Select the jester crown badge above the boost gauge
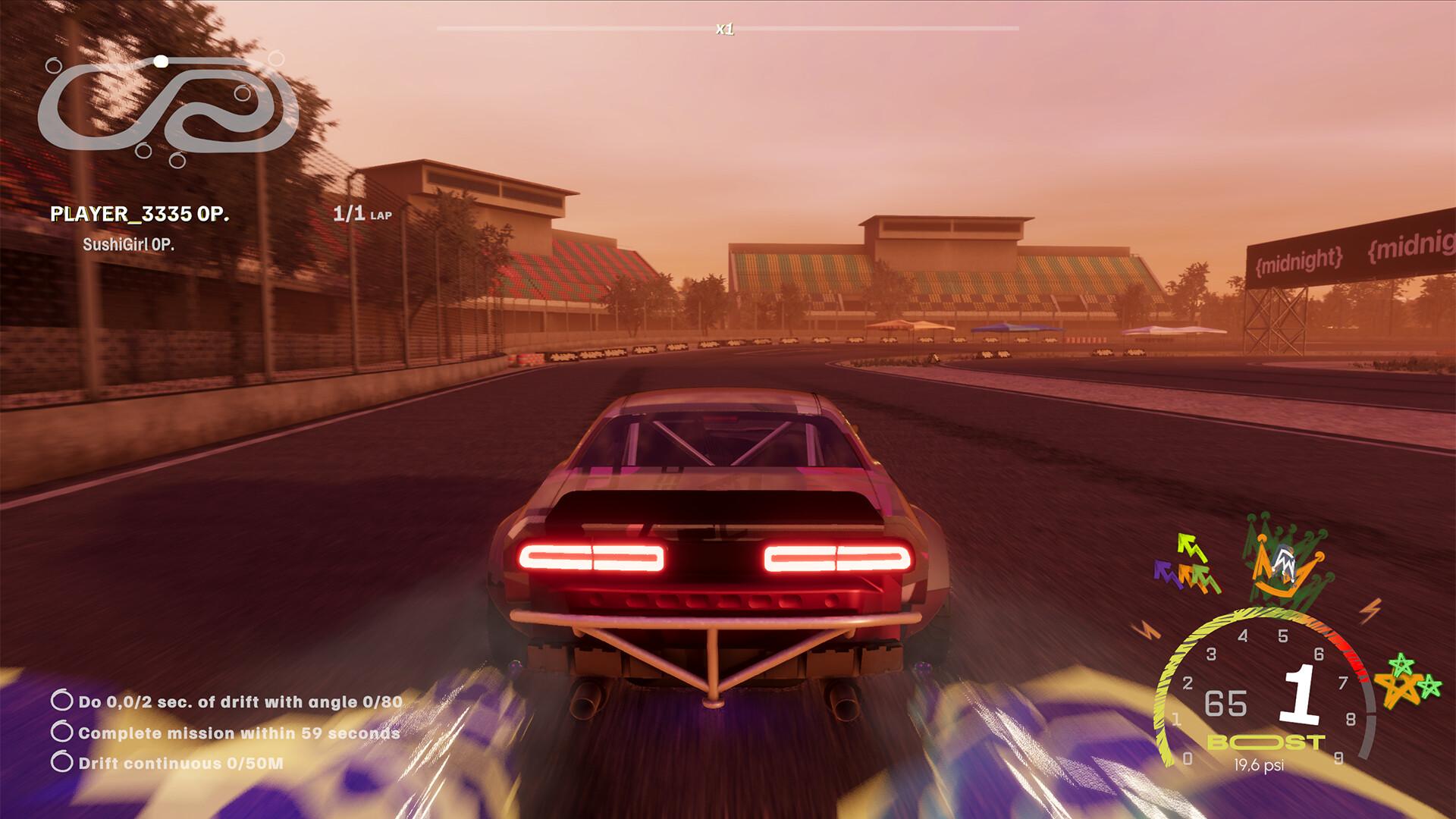Screen dimensions: 1456x819 1285,566
